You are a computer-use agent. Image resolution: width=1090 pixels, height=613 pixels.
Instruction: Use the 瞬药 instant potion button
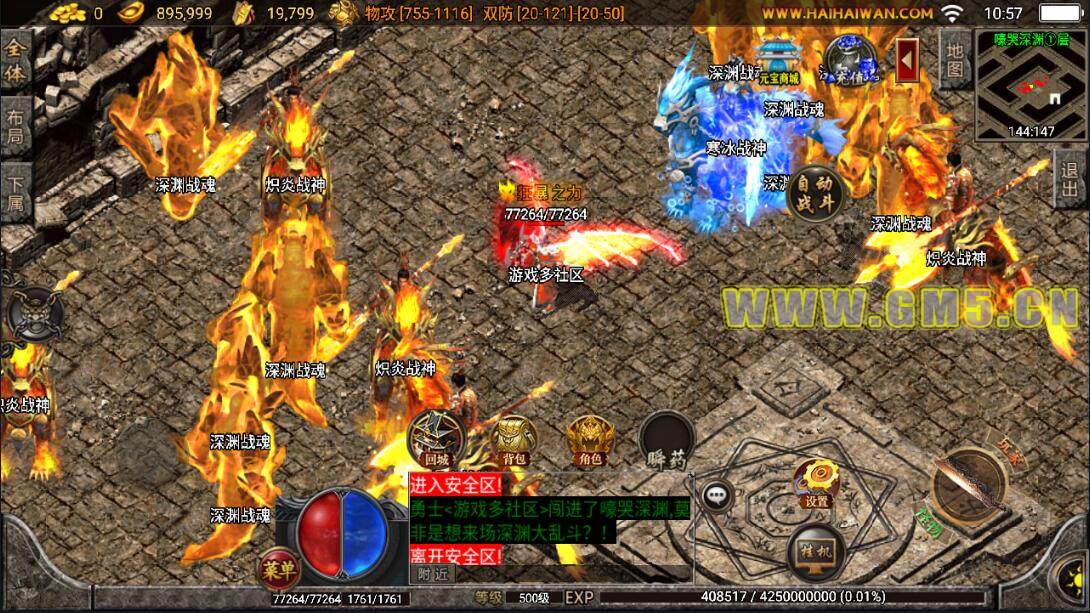pos(667,440)
